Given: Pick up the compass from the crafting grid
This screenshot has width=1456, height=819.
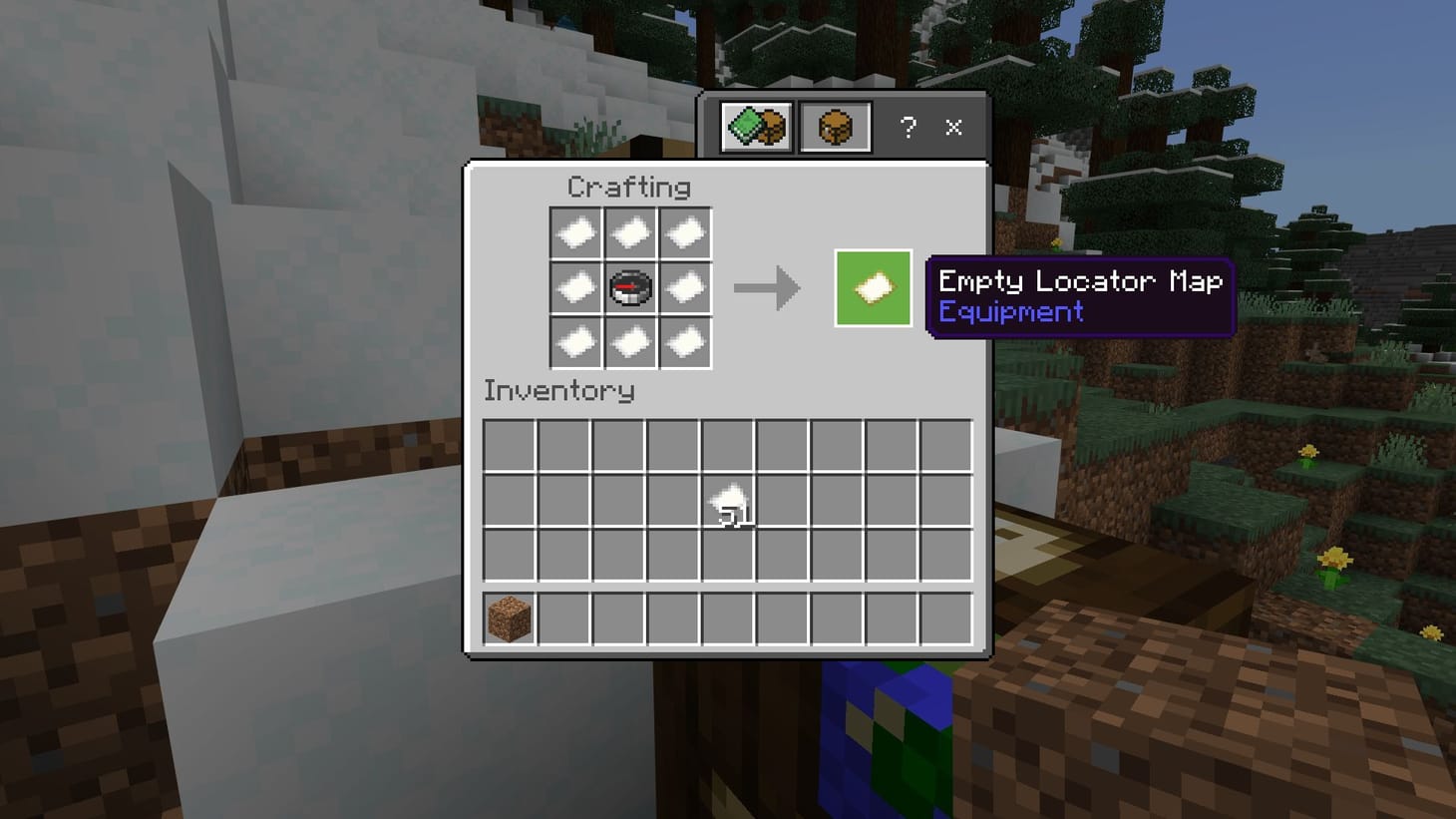Looking at the screenshot, I should click(631, 287).
